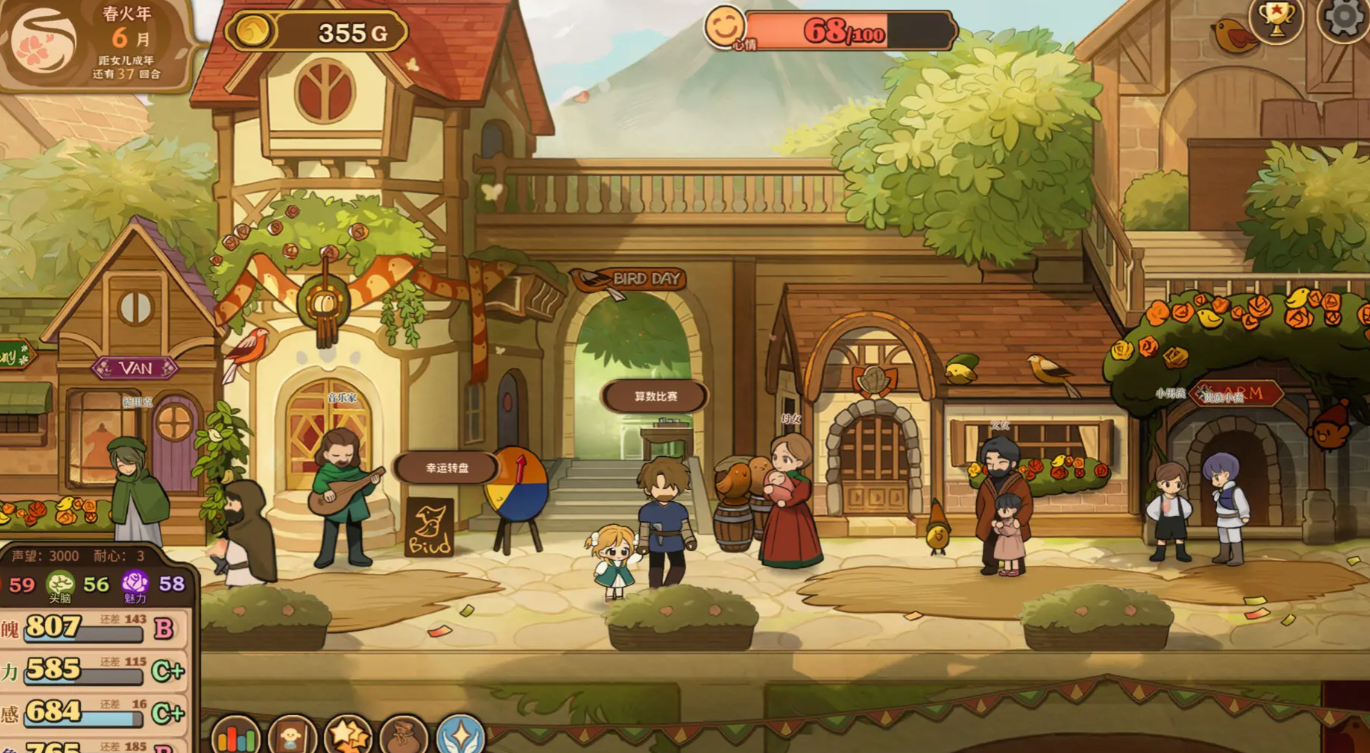The image size is (1370, 753).
Task: Open the settings gear menu
Action: 1344,17
